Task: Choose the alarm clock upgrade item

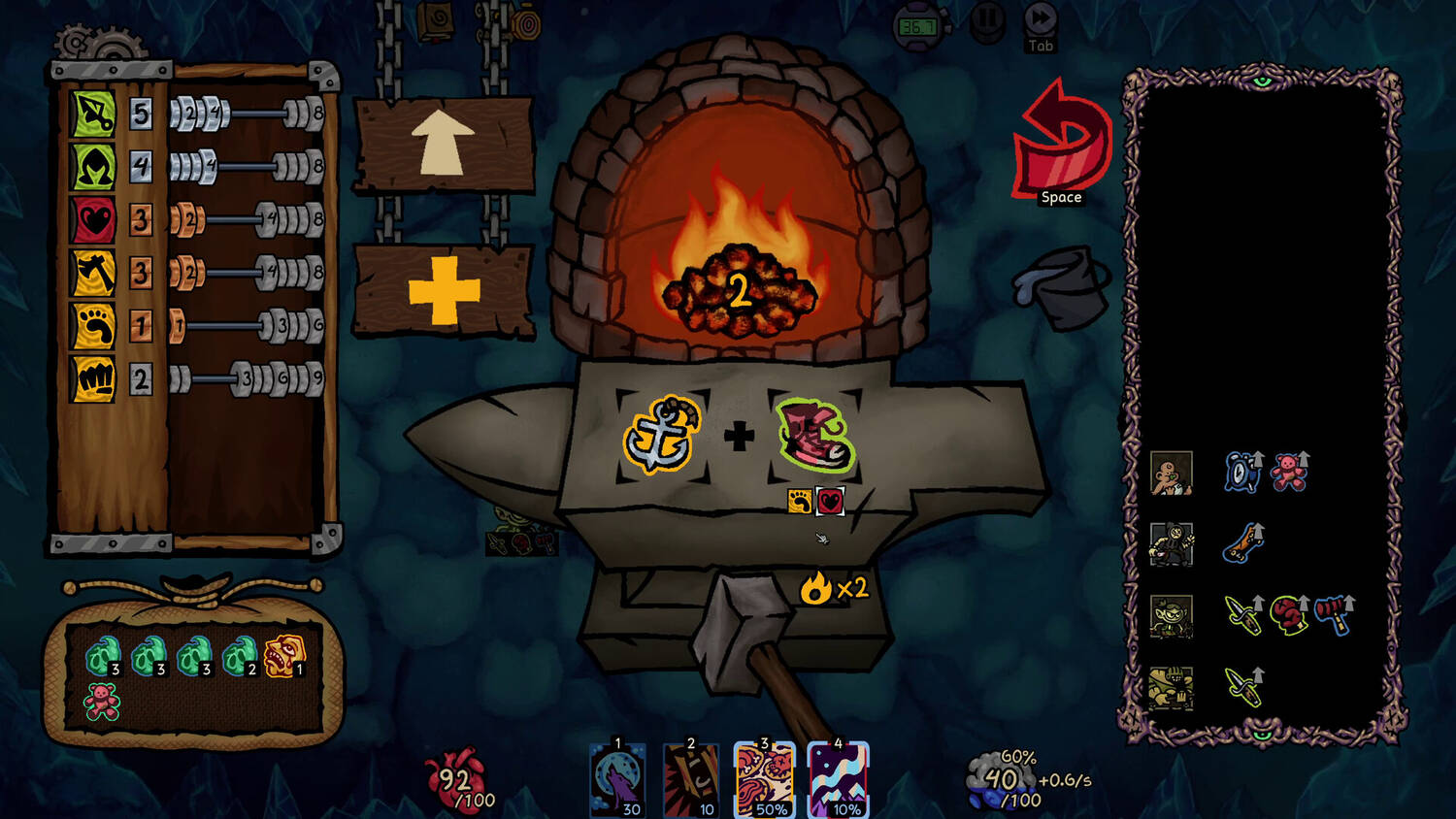Action: point(1241,473)
